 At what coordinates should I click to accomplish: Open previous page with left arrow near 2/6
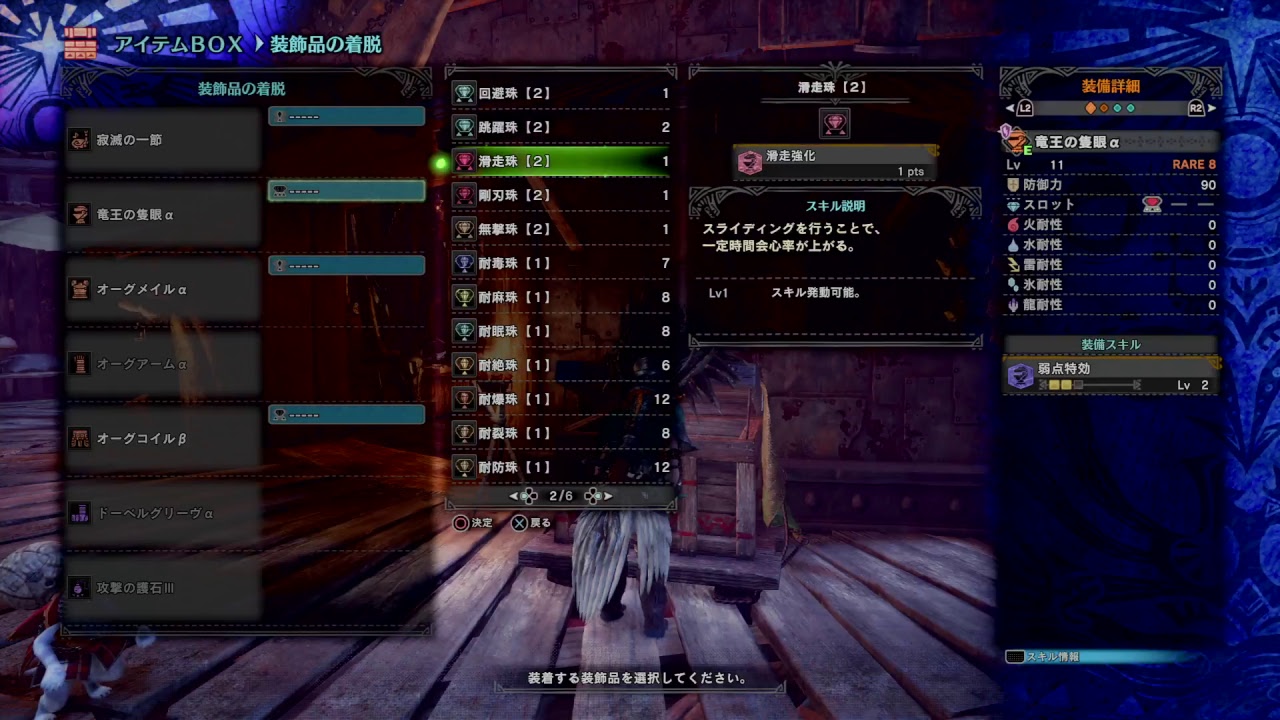point(513,496)
